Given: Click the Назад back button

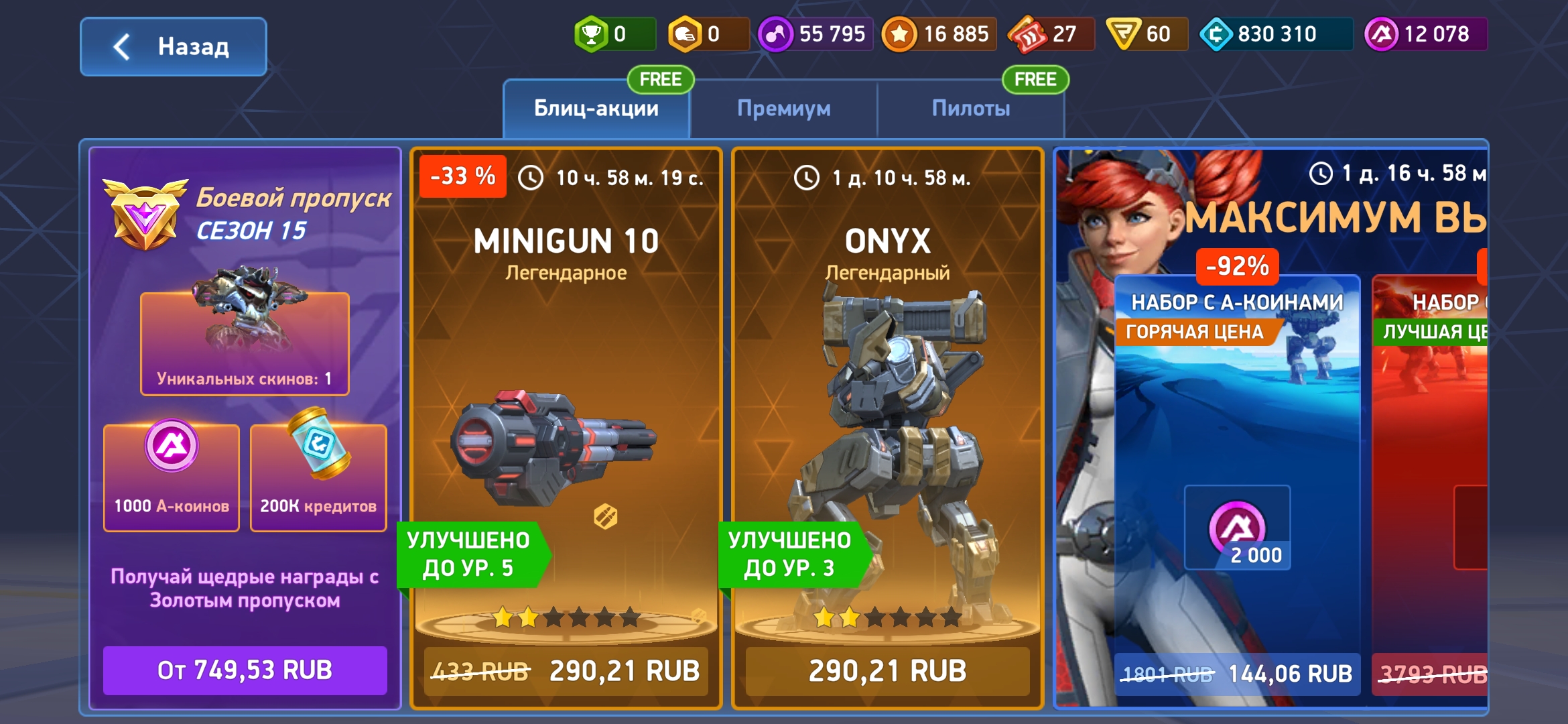Looking at the screenshot, I should (173, 46).
